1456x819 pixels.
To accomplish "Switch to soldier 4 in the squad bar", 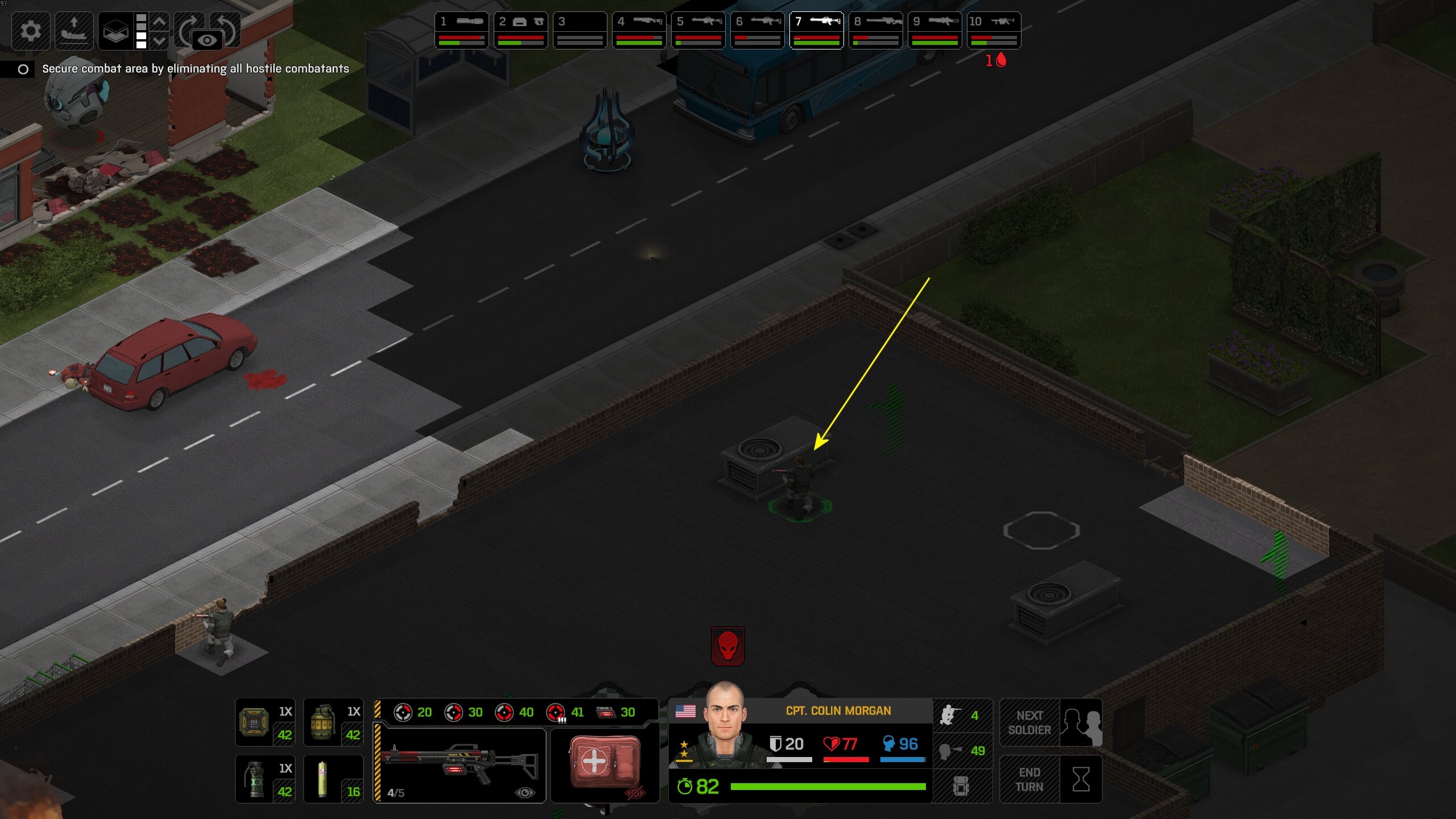I will click(639, 30).
